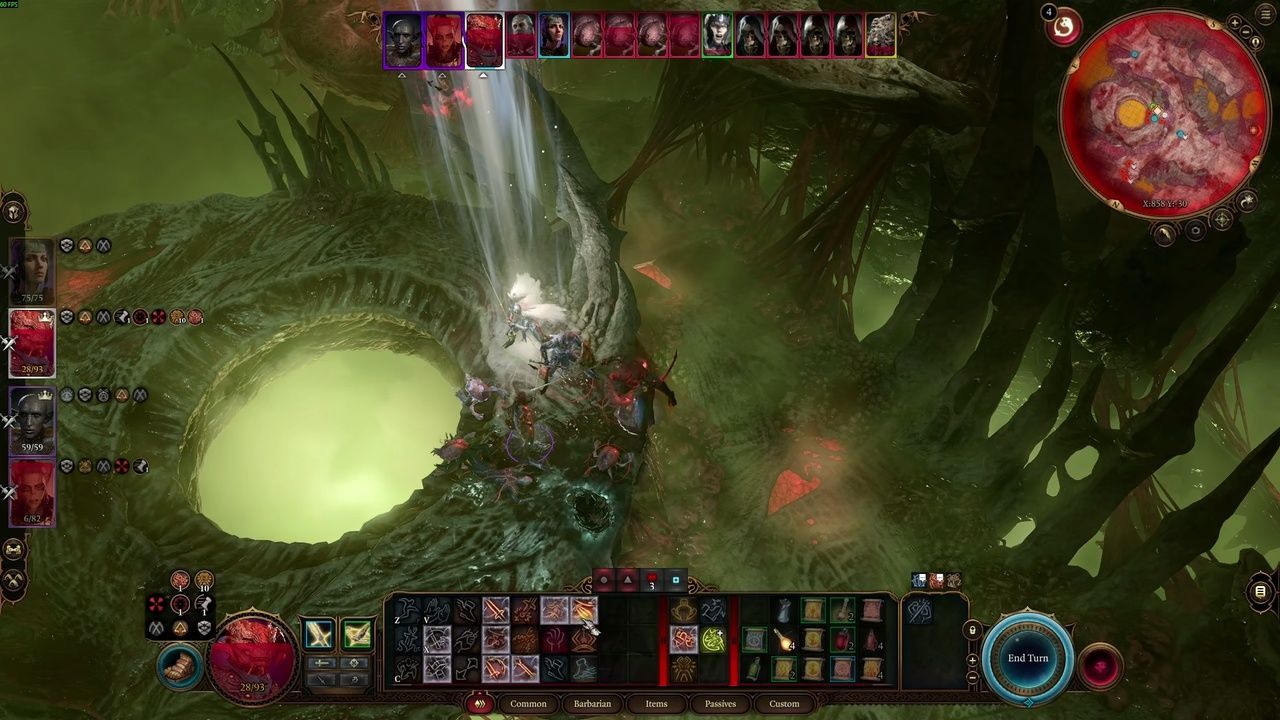Image resolution: width=1280 pixels, height=720 pixels.
Task: Click the glowing green spell icon in the hotbar
Action: pyautogui.click(x=713, y=638)
